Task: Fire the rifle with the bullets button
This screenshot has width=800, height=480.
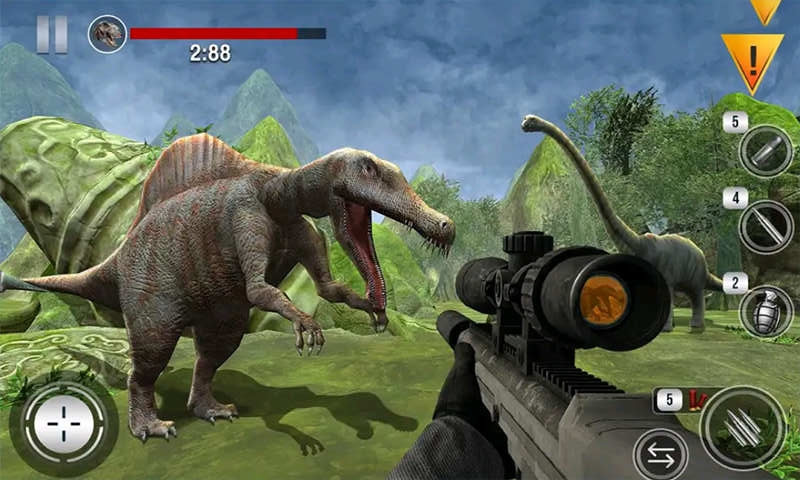Action: 742,427
